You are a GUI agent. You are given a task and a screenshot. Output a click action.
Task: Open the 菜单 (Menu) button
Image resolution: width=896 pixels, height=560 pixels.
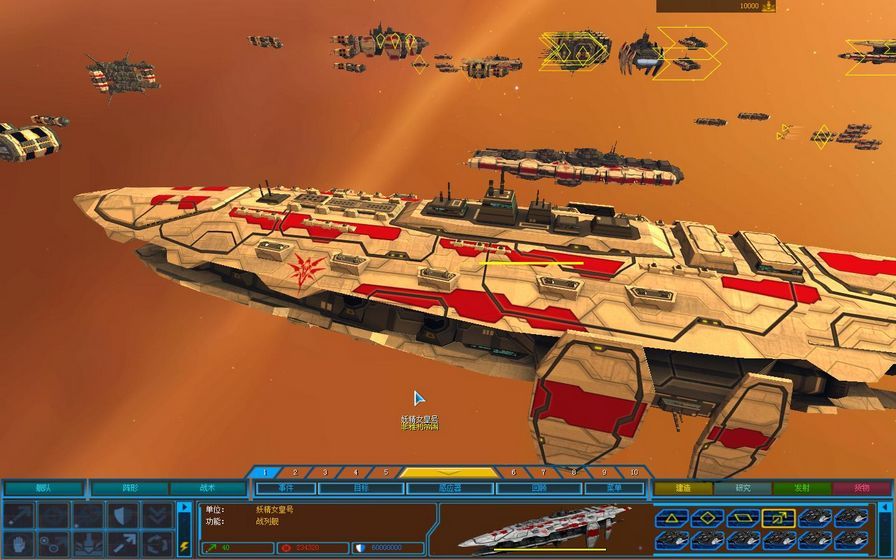(x=614, y=489)
